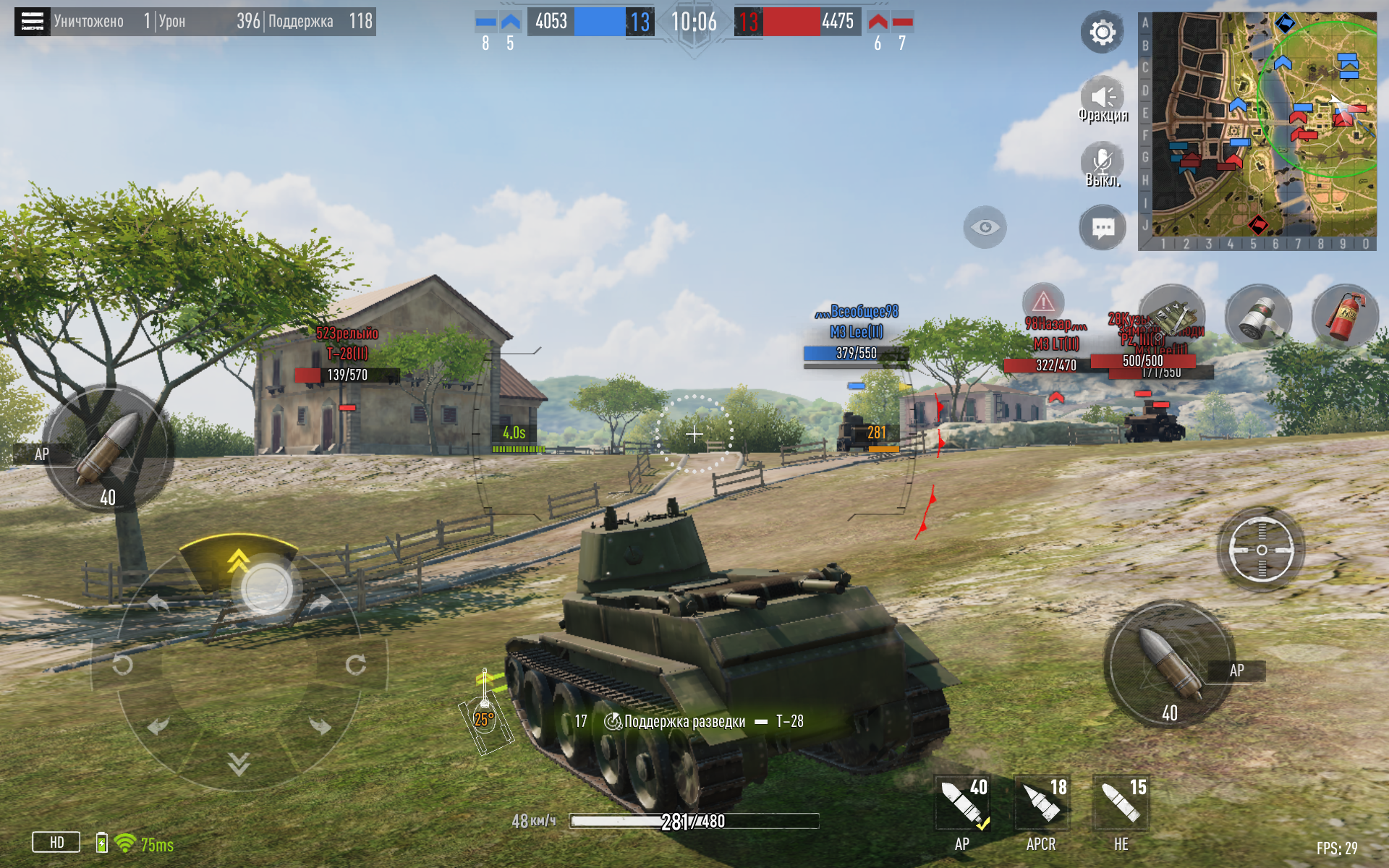Use the fire extinguisher consumable
This screenshot has width=1389, height=868.
tap(1345, 317)
